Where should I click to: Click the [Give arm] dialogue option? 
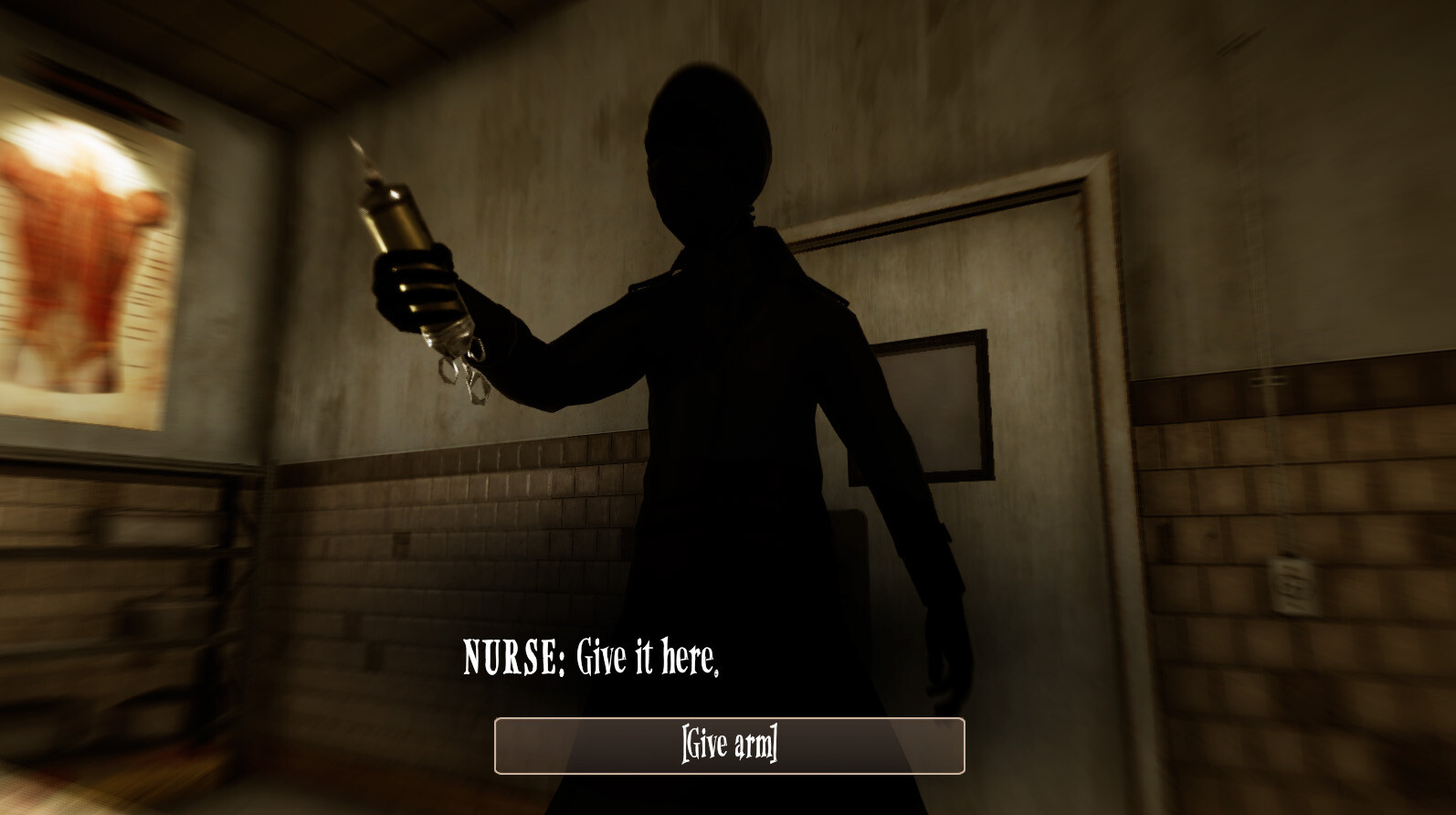[728, 746]
